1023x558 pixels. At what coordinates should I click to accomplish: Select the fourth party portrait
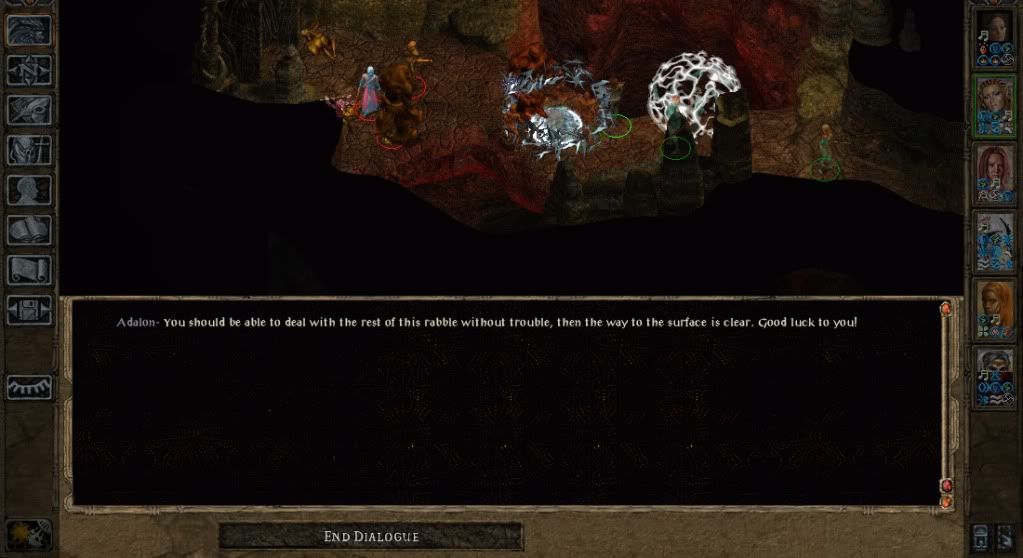[994, 242]
